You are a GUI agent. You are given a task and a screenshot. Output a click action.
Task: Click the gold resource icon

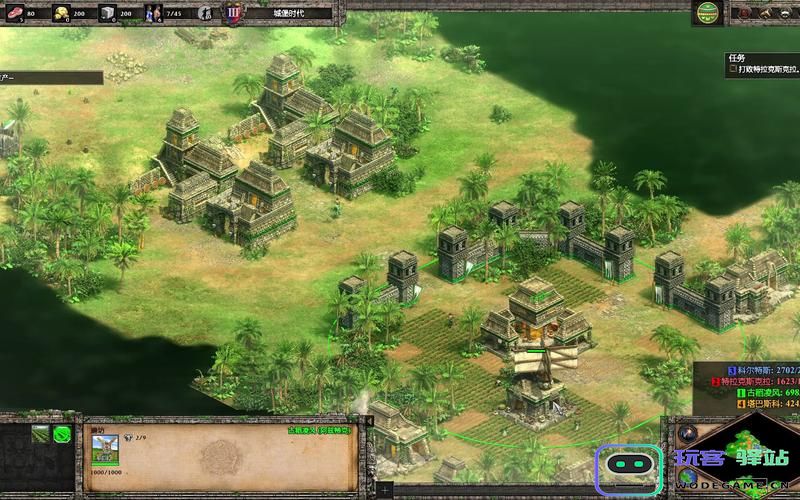pos(61,14)
